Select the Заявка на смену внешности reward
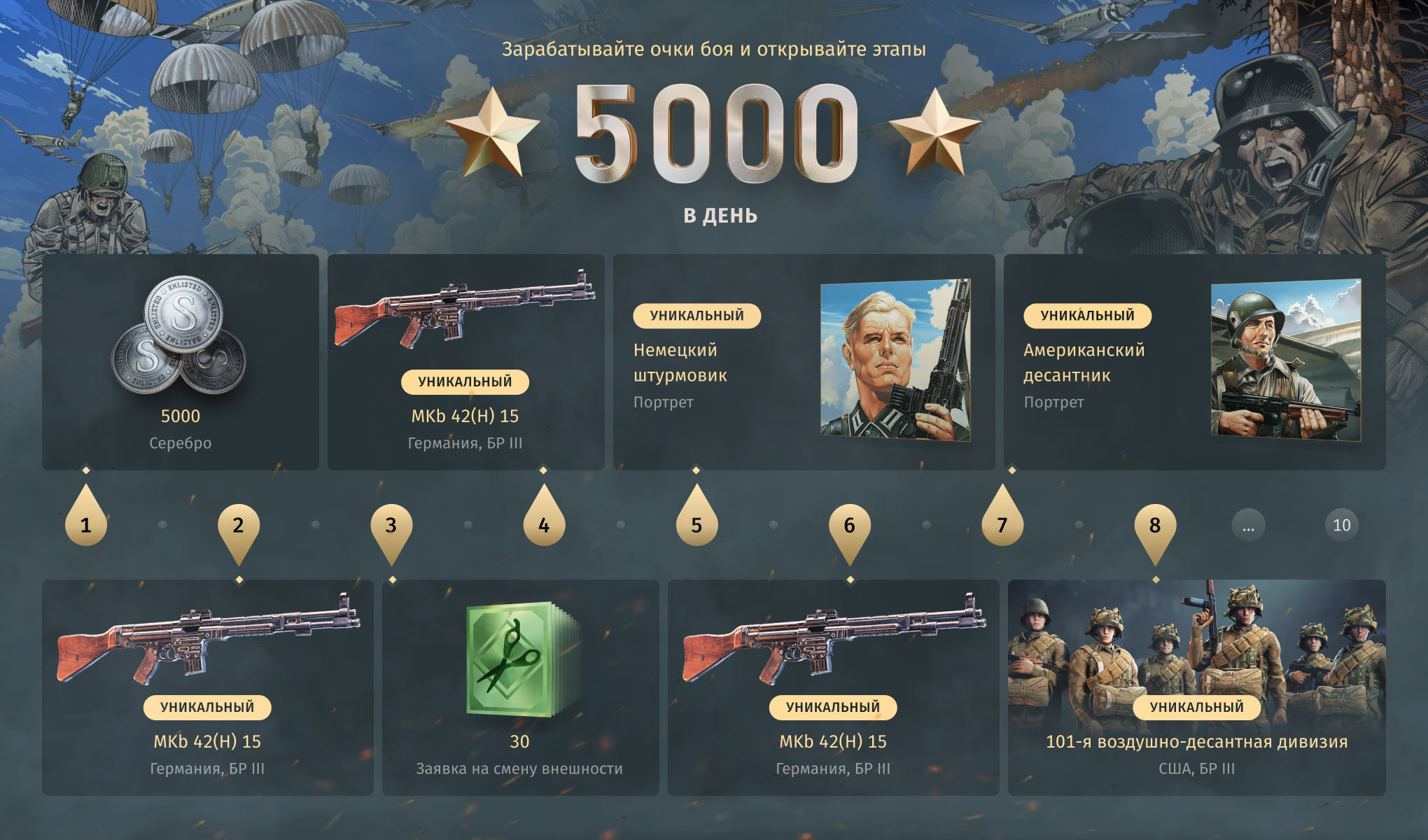This screenshot has height=840, width=1428. (520, 687)
